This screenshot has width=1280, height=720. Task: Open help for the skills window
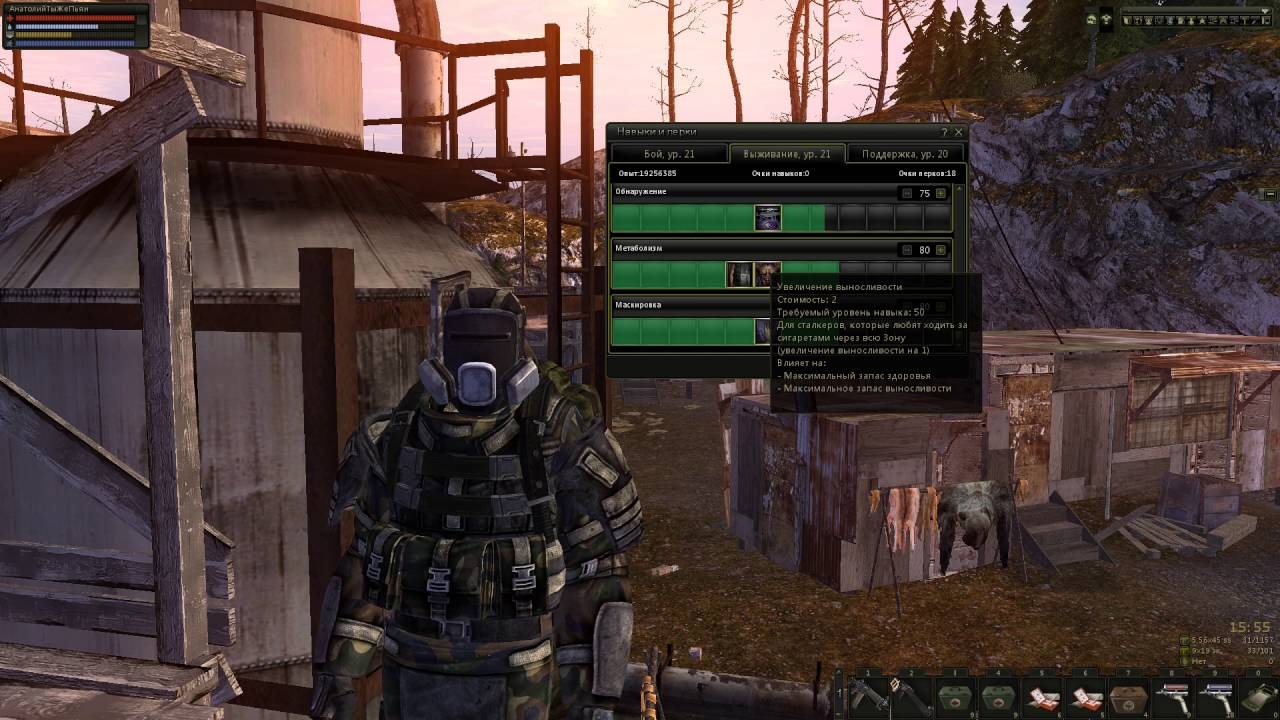[x=944, y=132]
